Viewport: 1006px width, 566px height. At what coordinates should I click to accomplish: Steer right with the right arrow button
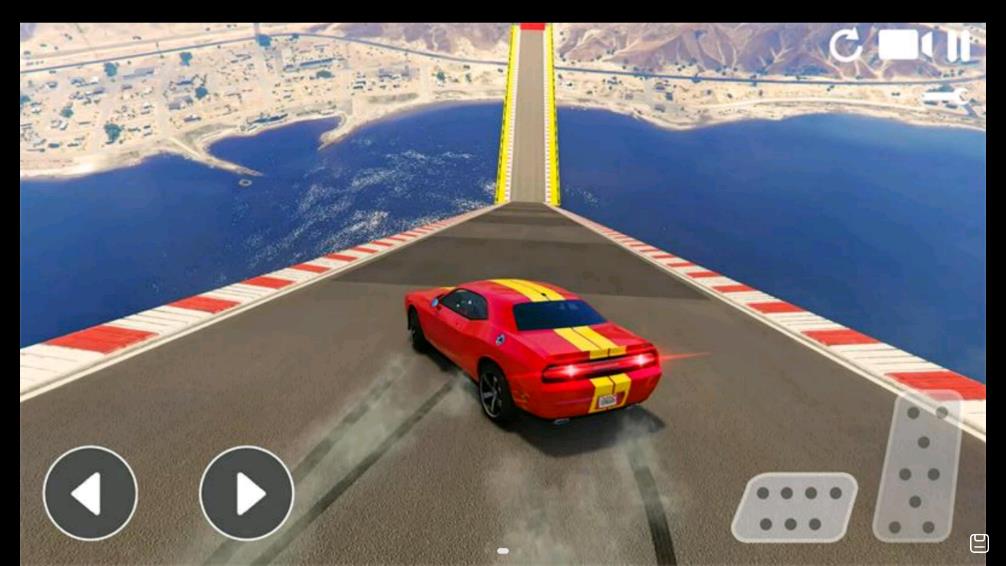point(246,493)
